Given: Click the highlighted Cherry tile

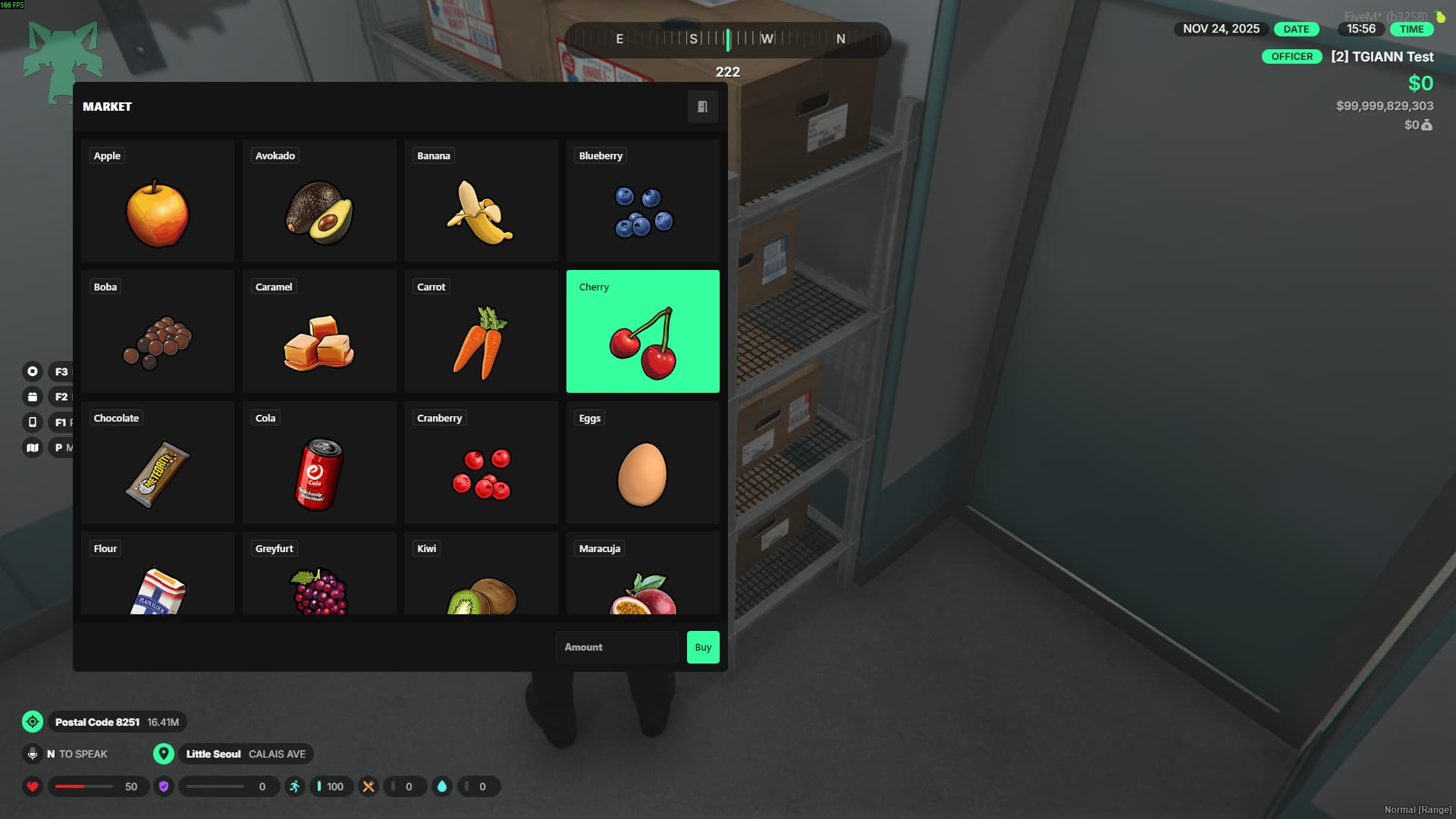Looking at the screenshot, I should [x=642, y=331].
